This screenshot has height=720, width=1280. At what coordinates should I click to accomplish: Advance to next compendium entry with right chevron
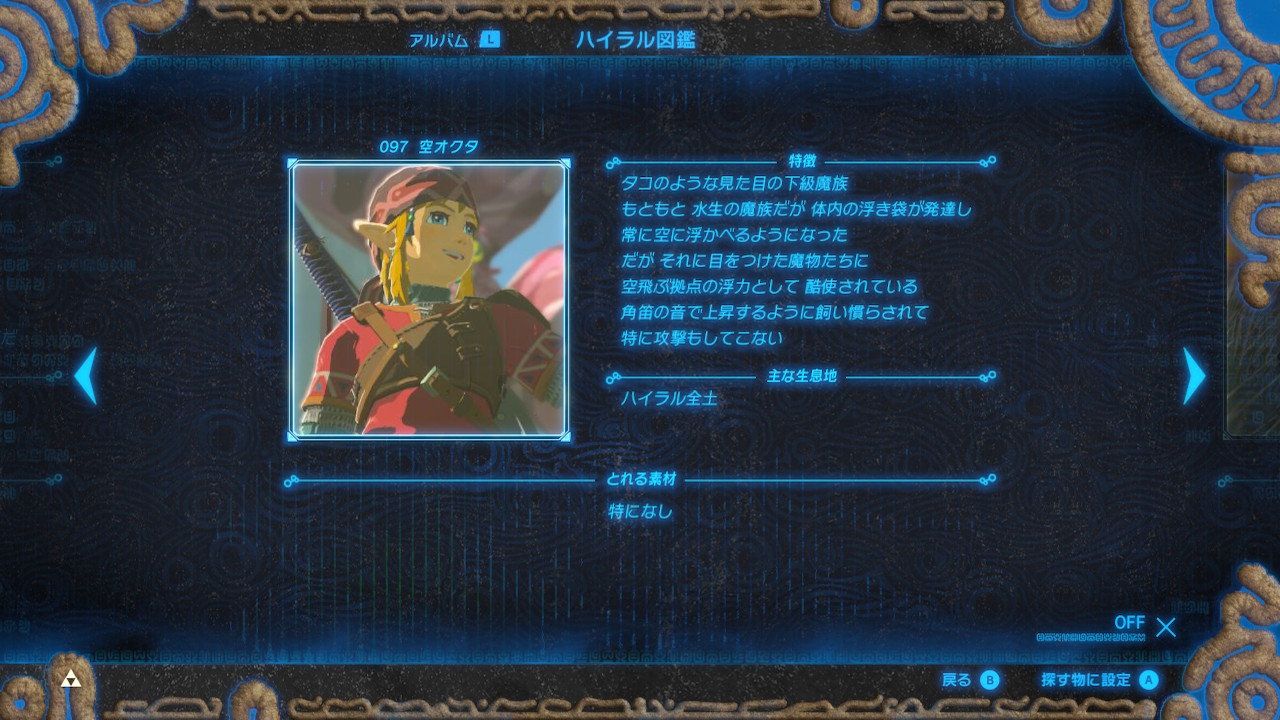pos(1193,376)
